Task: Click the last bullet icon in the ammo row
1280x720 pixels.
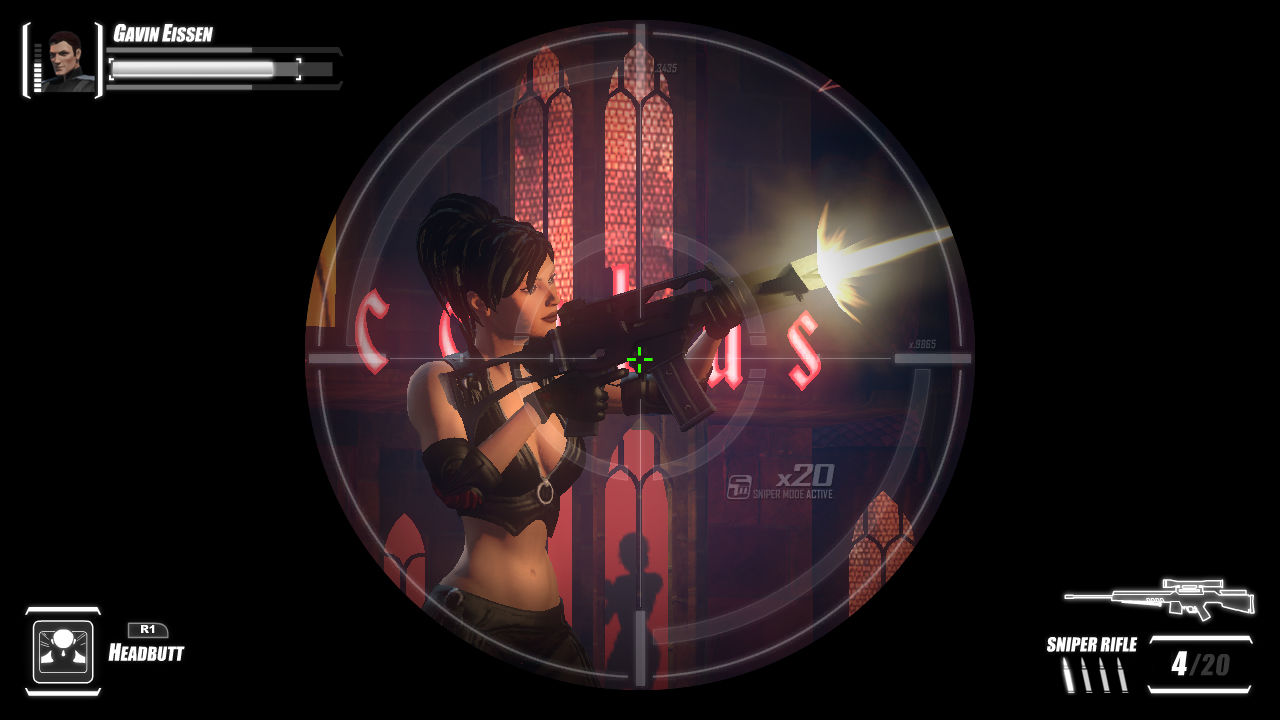Action: coord(1123,675)
